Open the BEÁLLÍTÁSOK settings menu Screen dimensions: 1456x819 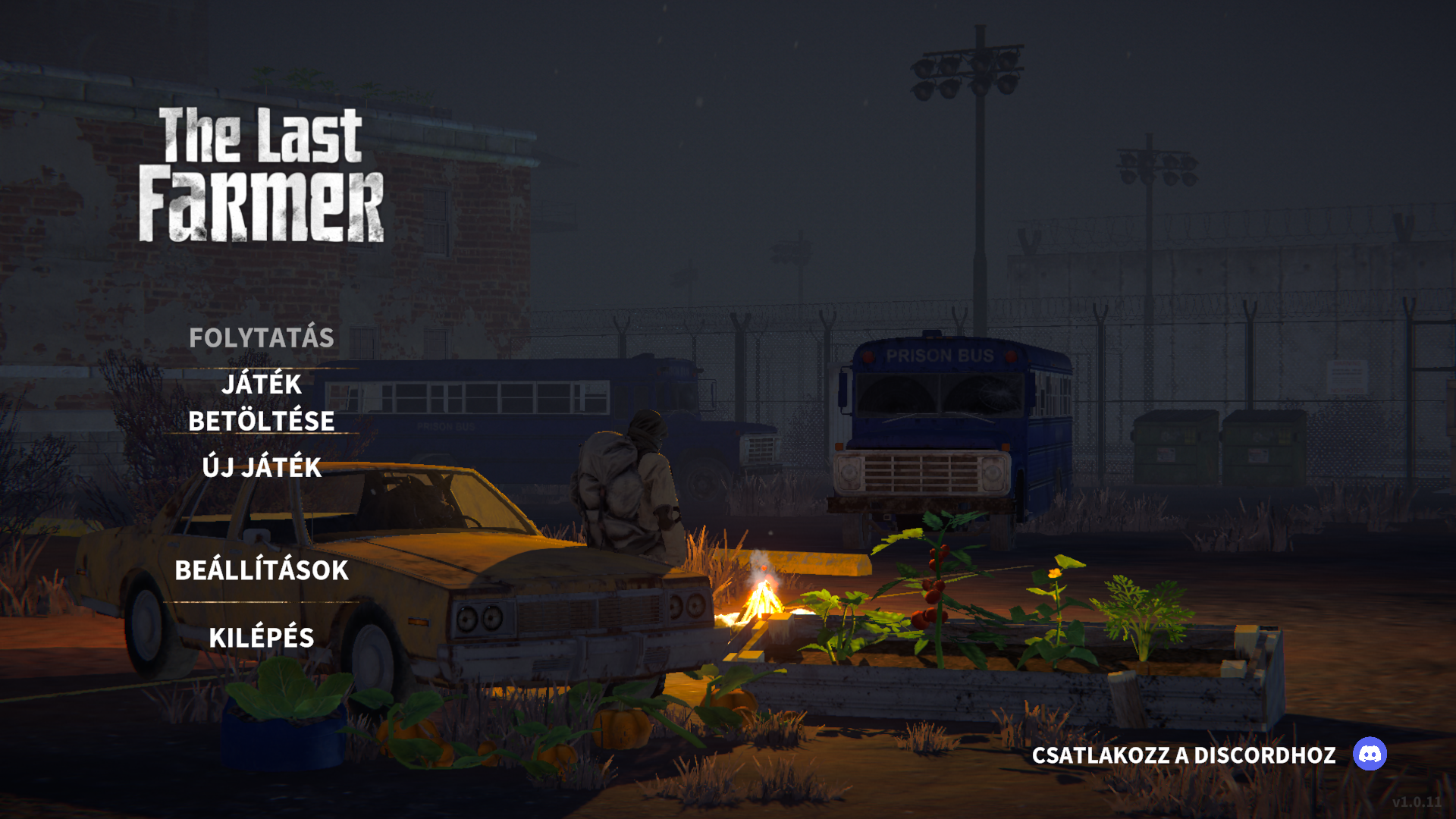pos(262,570)
